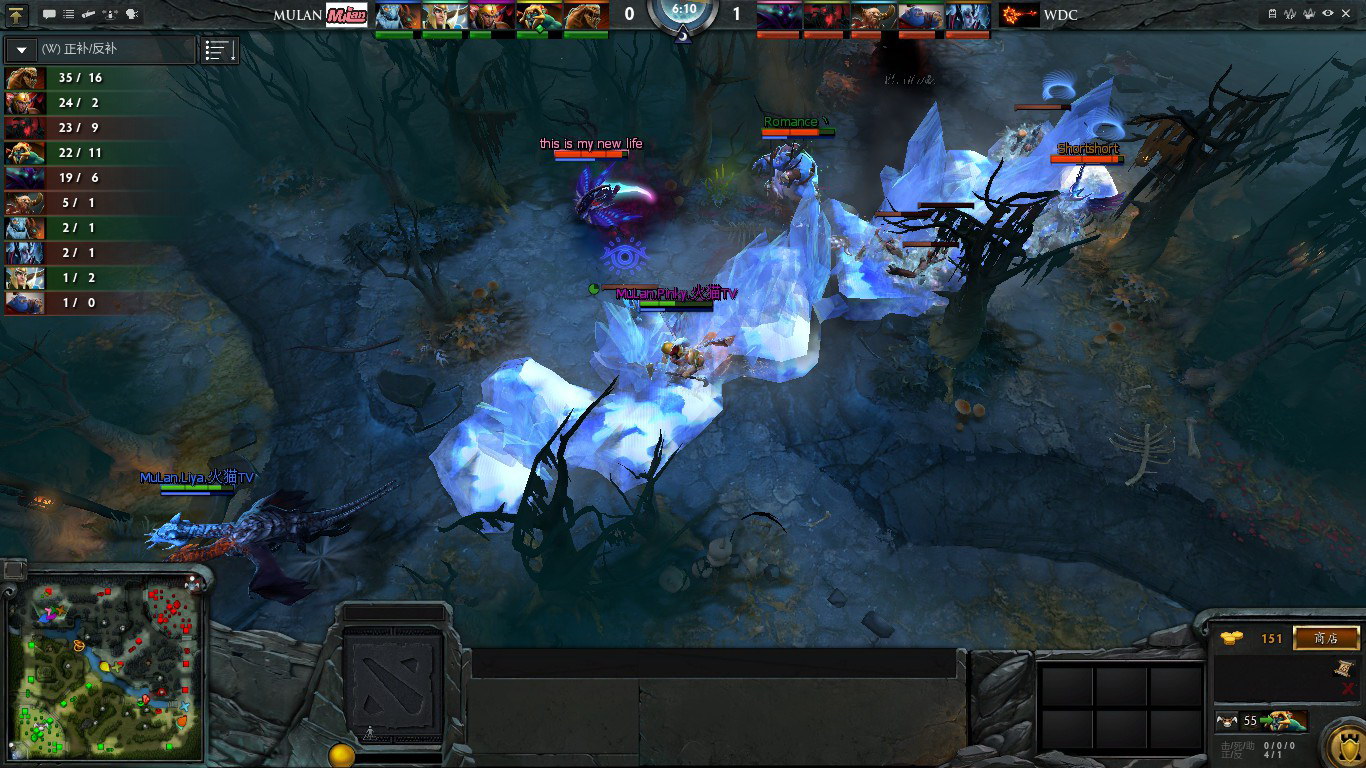Open the chat speech bubble icon
The width and height of the screenshot is (1366, 768).
point(49,14)
